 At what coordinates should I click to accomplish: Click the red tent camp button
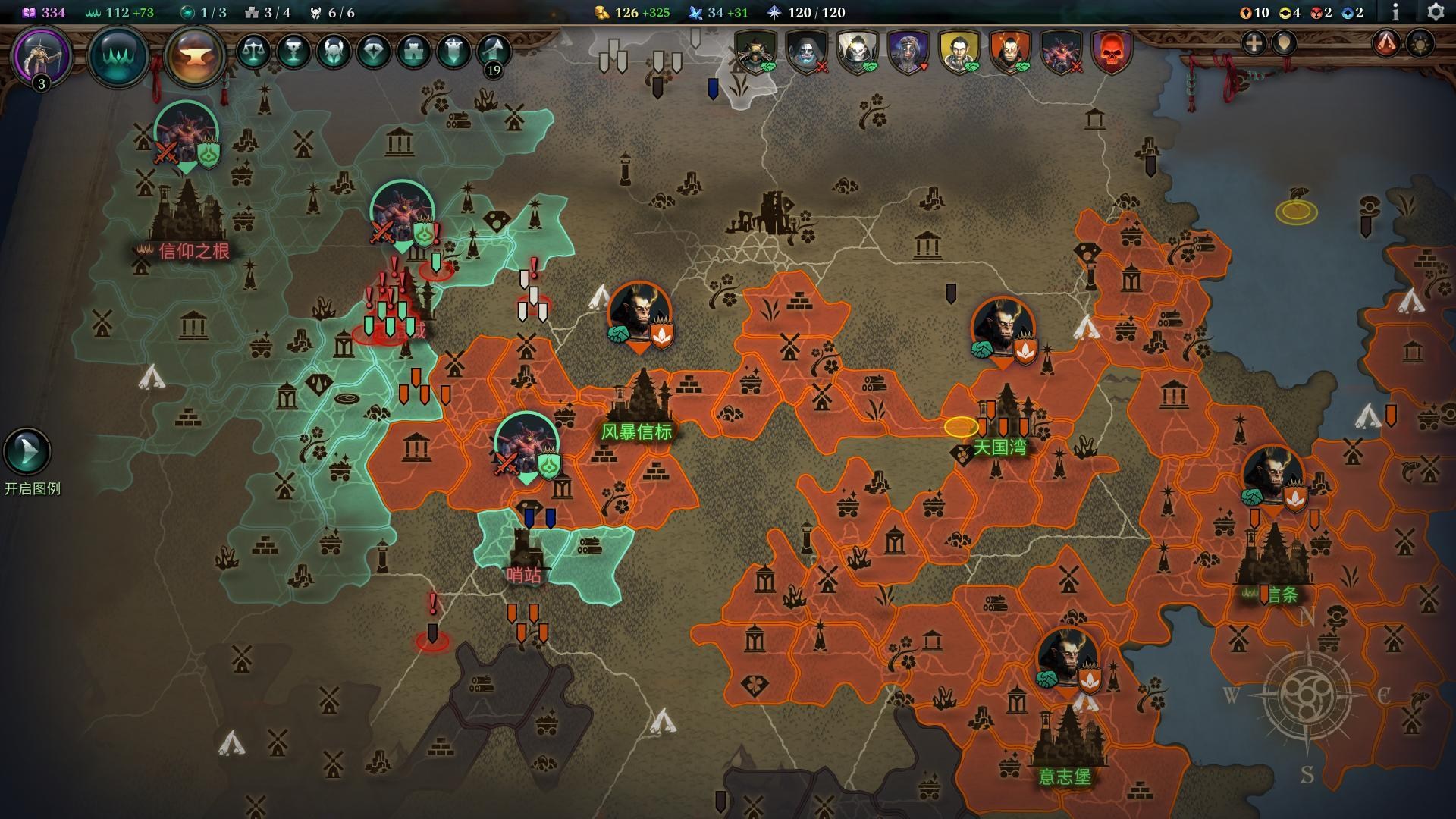(1386, 43)
